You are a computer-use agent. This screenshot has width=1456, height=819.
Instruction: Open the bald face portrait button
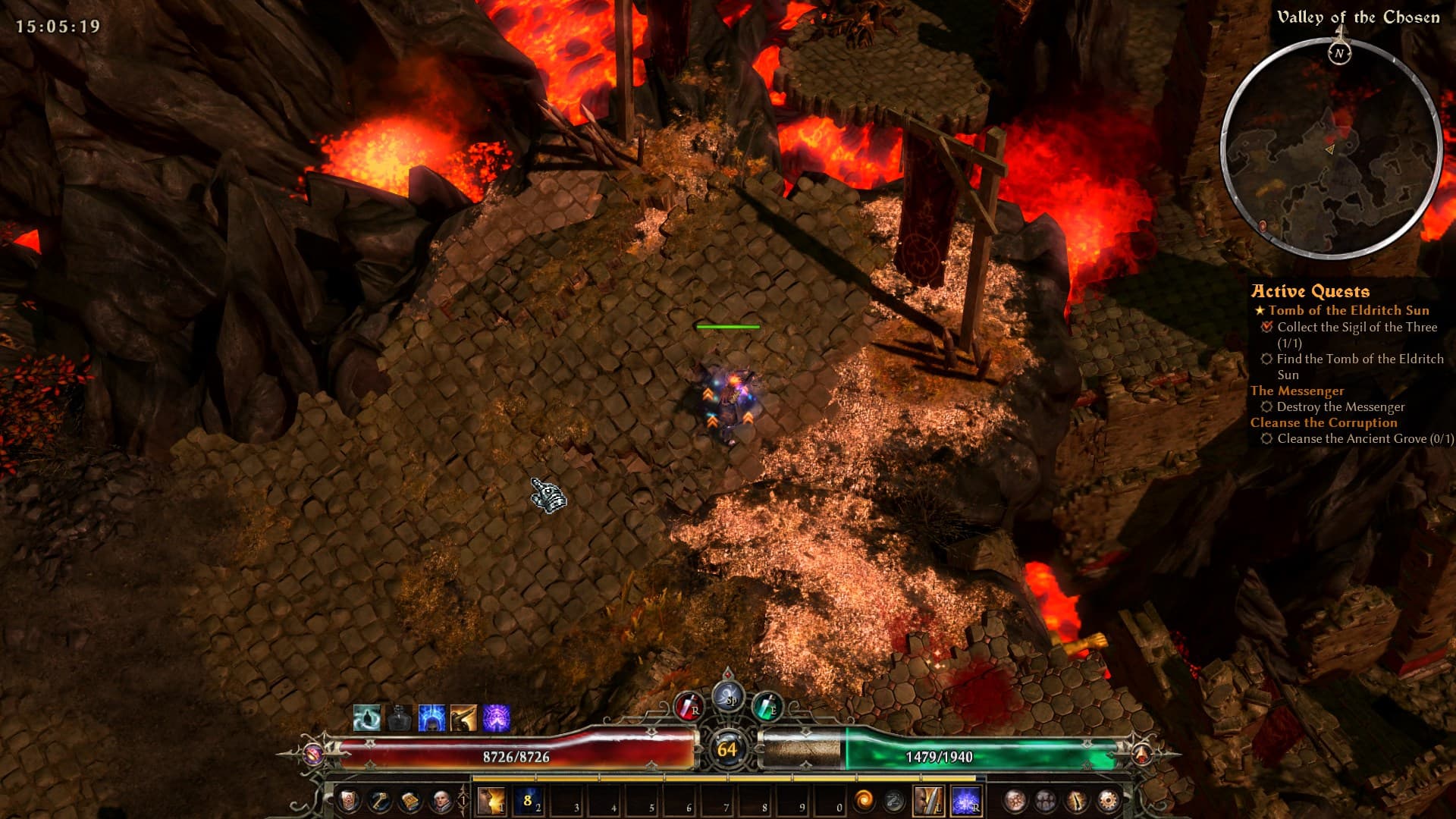pyautogui.click(x=441, y=800)
